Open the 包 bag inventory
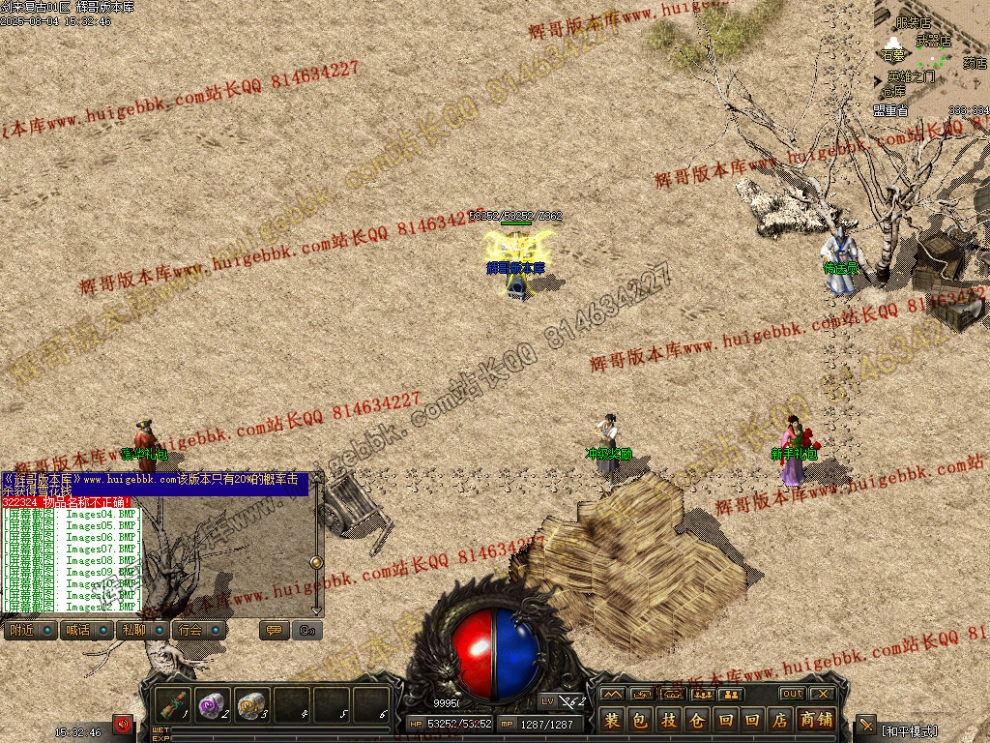Viewport: 990px width, 743px height. coord(640,720)
